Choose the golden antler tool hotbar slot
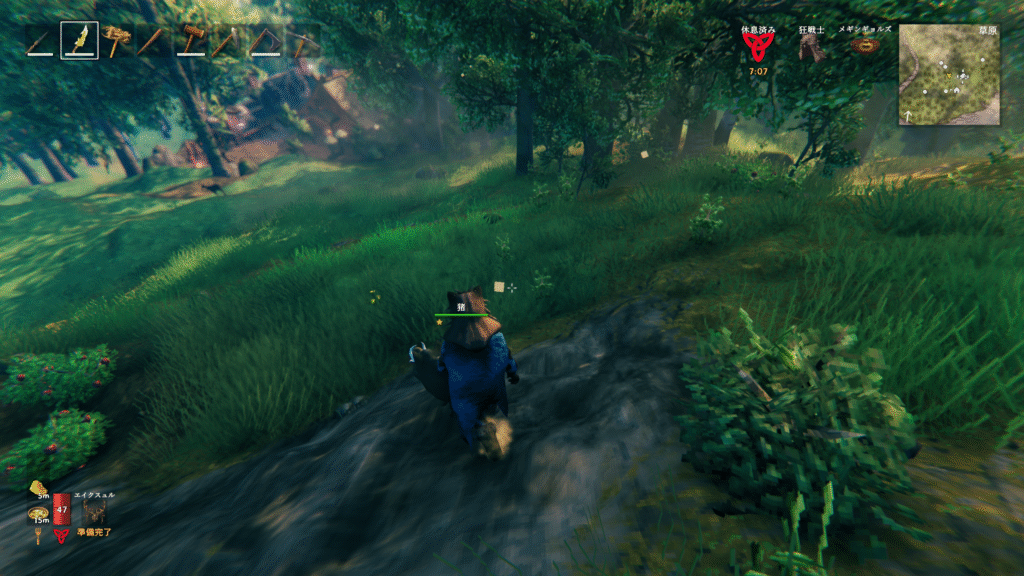 [x=116, y=40]
